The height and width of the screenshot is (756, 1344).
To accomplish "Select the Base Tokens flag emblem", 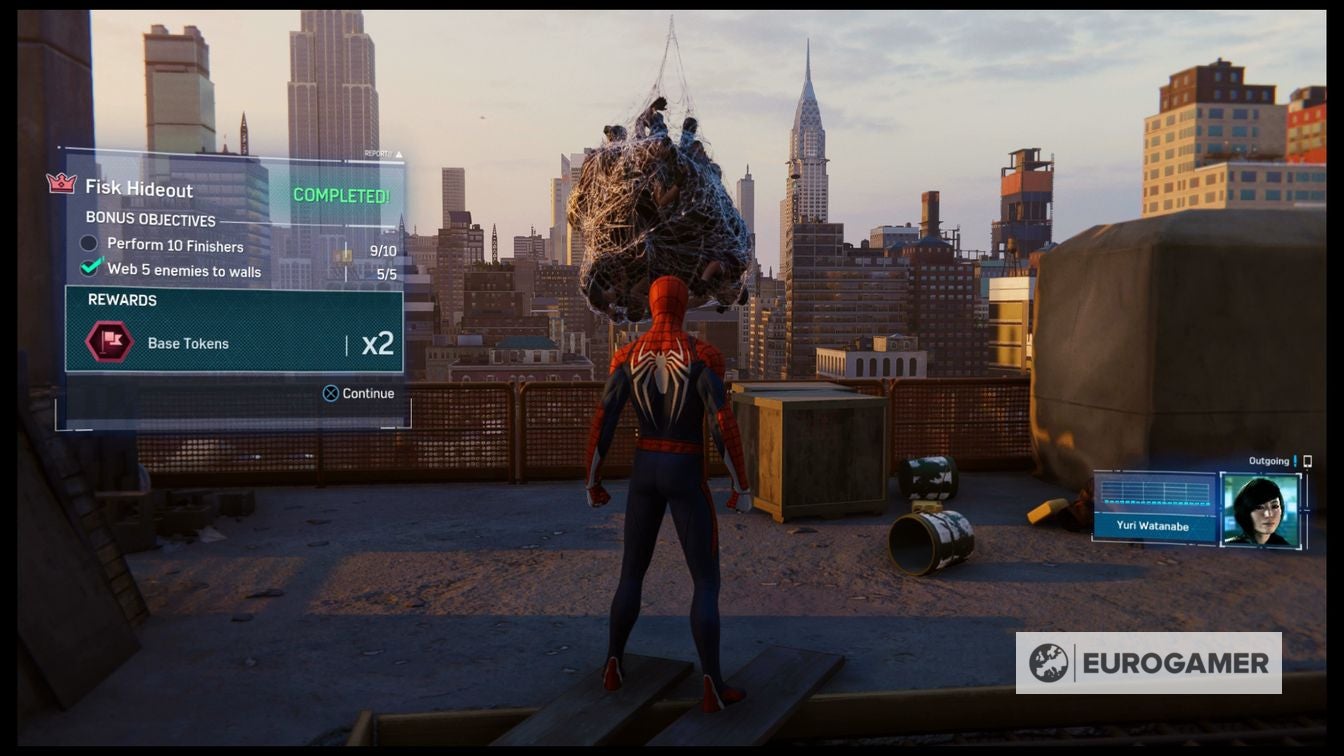I will click(110, 341).
